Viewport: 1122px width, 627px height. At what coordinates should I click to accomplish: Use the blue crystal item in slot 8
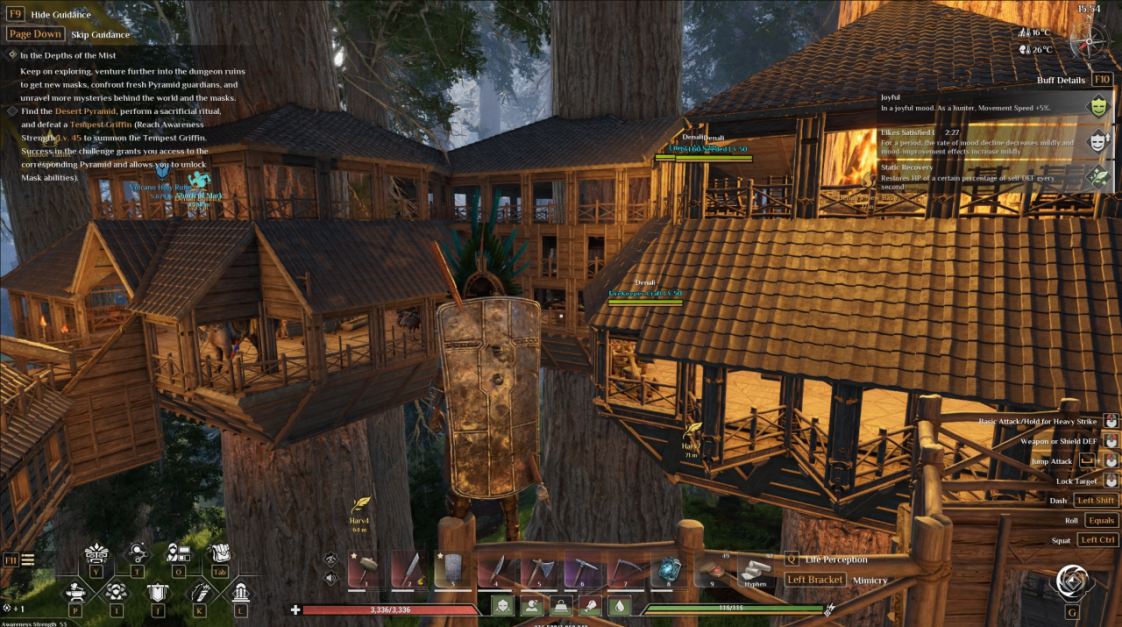[668, 570]
